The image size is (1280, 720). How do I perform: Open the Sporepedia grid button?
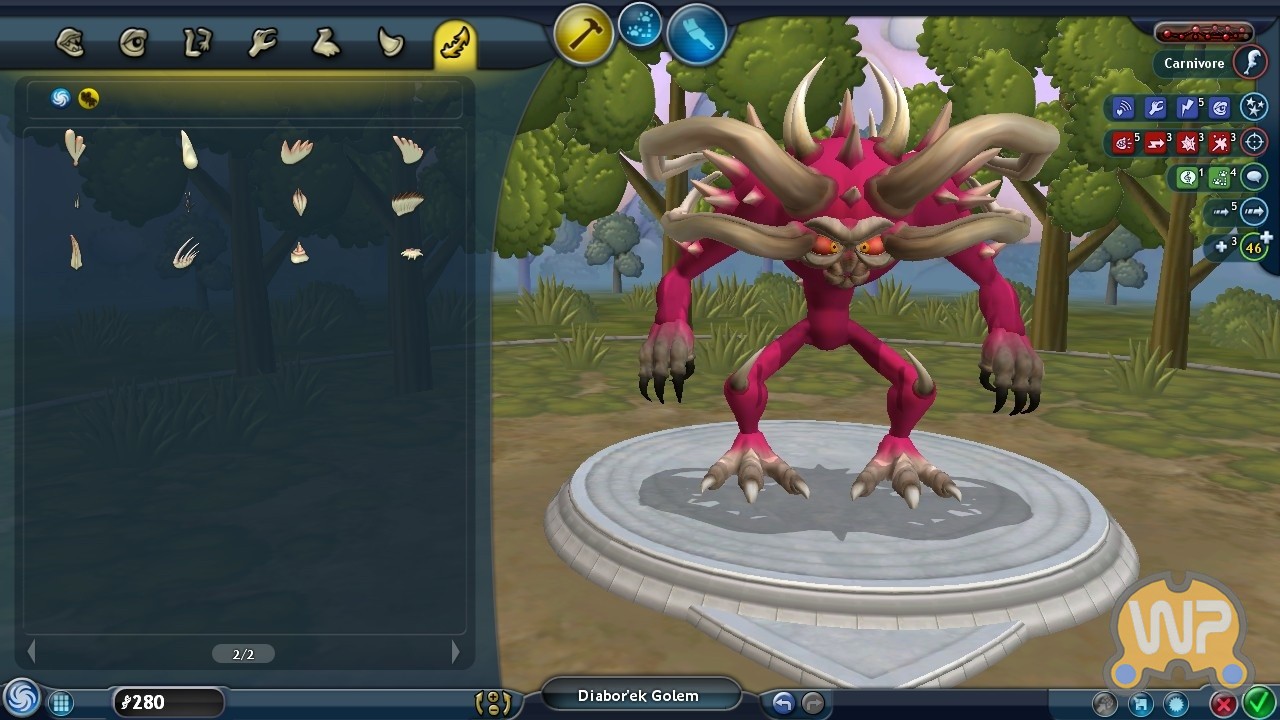pos(61,703)
